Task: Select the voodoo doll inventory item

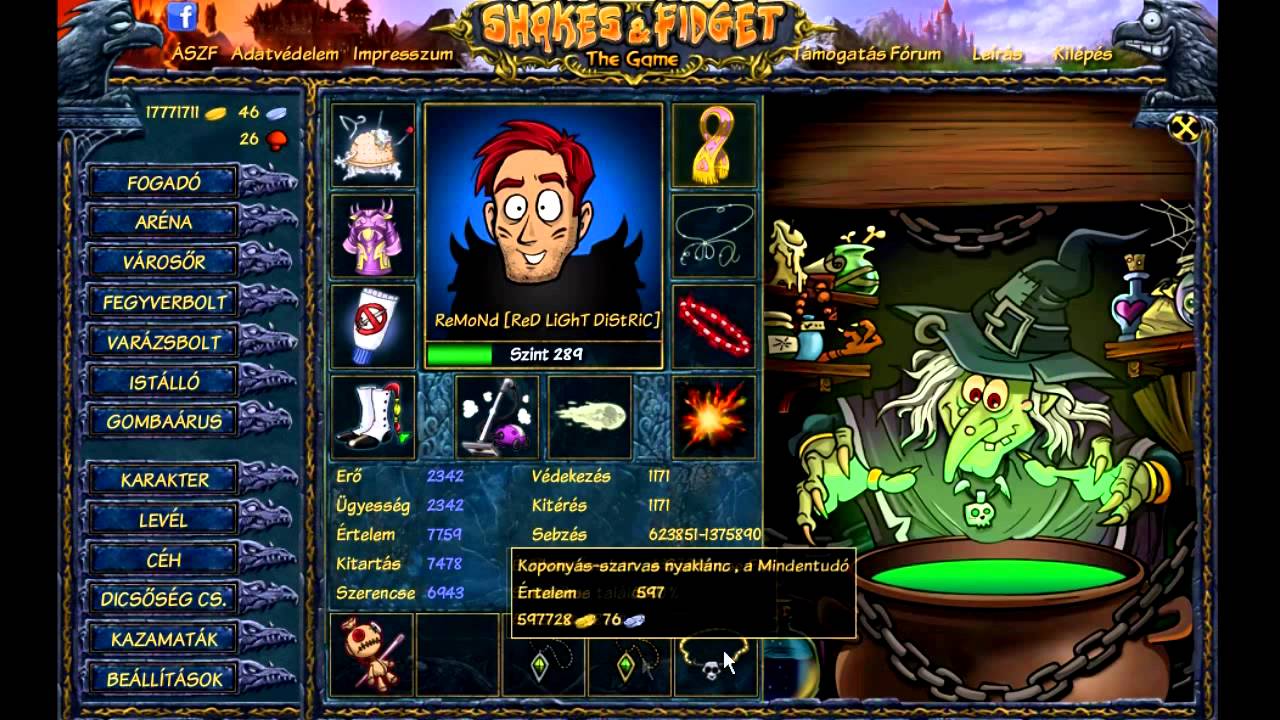Action: coord(371,654)
